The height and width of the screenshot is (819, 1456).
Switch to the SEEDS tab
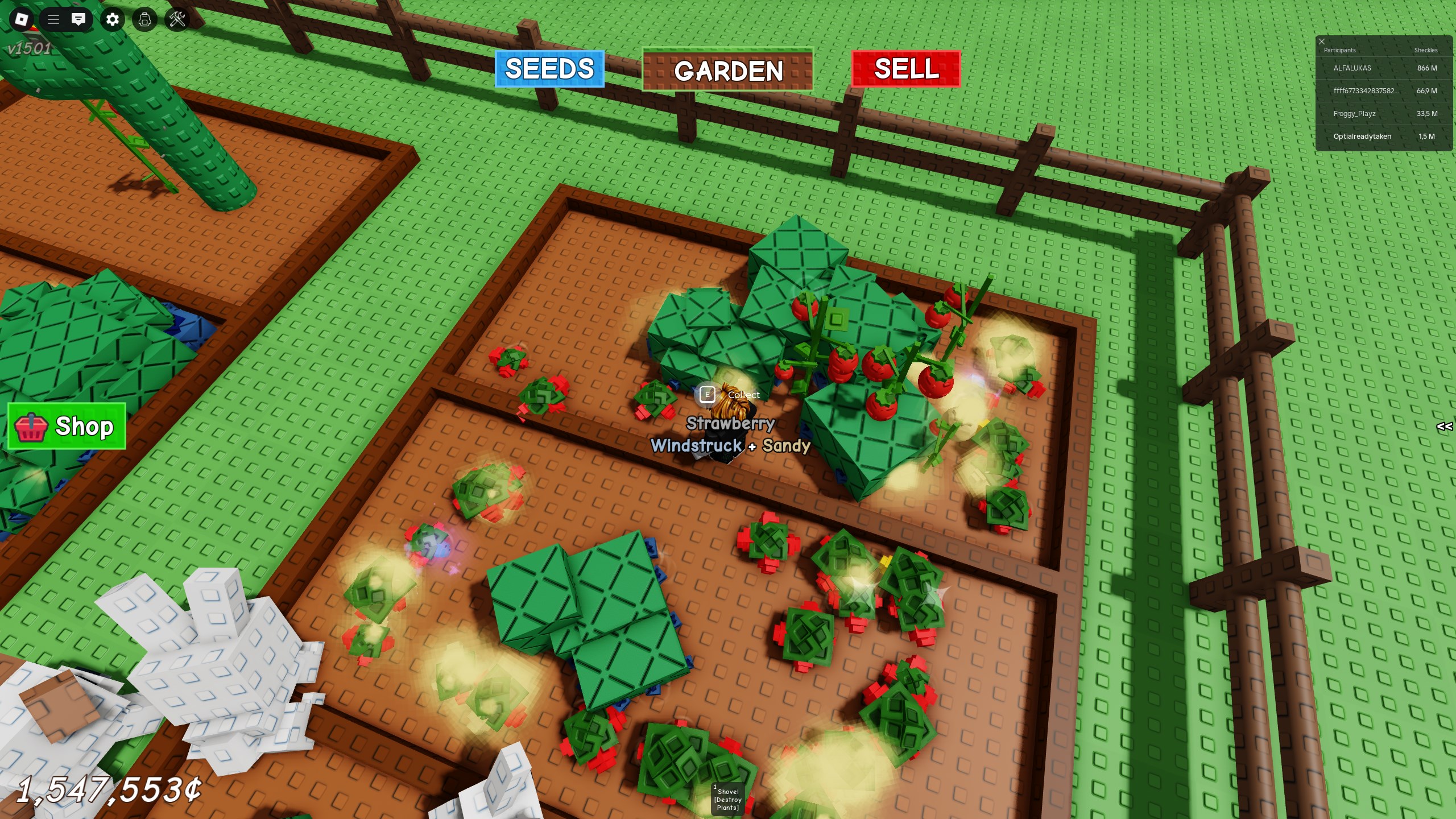coord(549,69)
